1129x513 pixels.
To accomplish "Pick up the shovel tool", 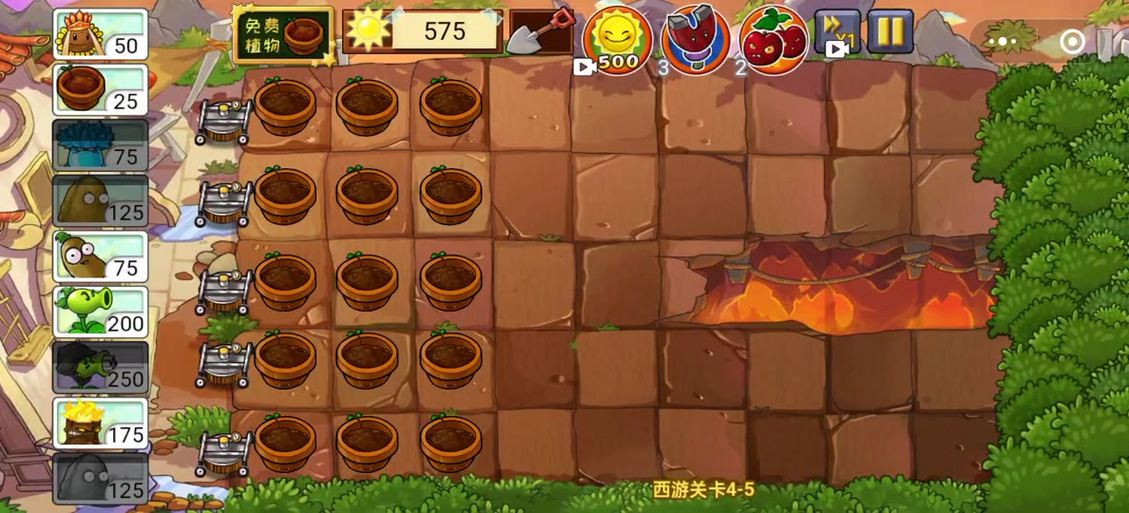I will click(540, 33).
